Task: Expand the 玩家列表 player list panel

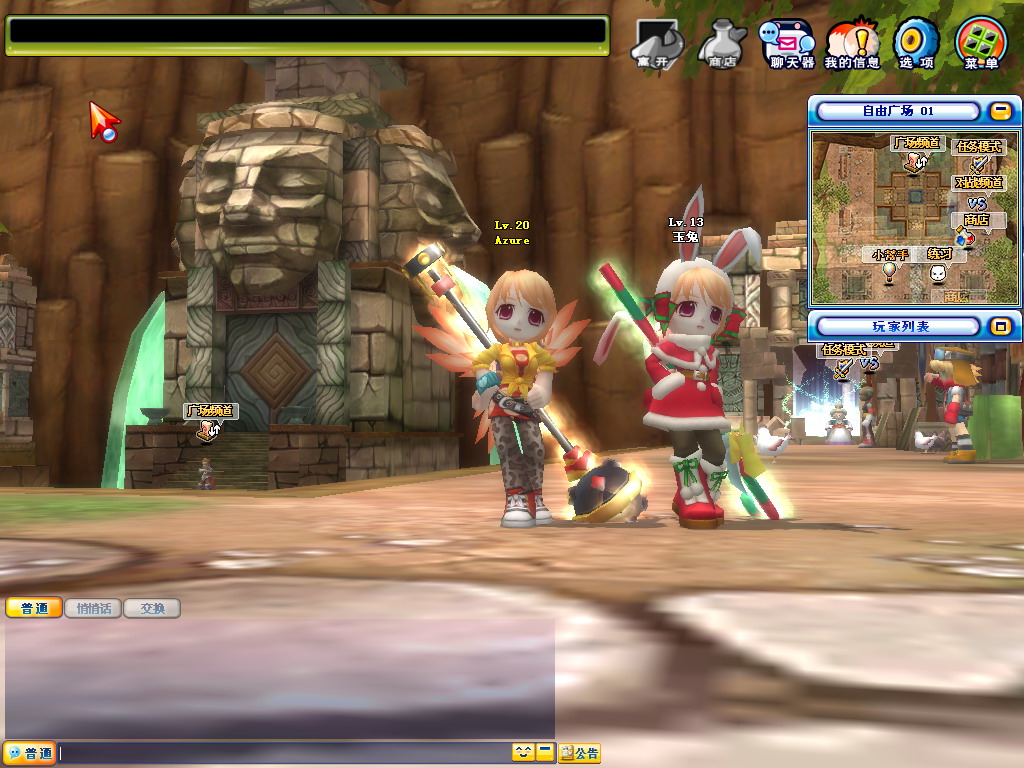Action: point(1000,326)
